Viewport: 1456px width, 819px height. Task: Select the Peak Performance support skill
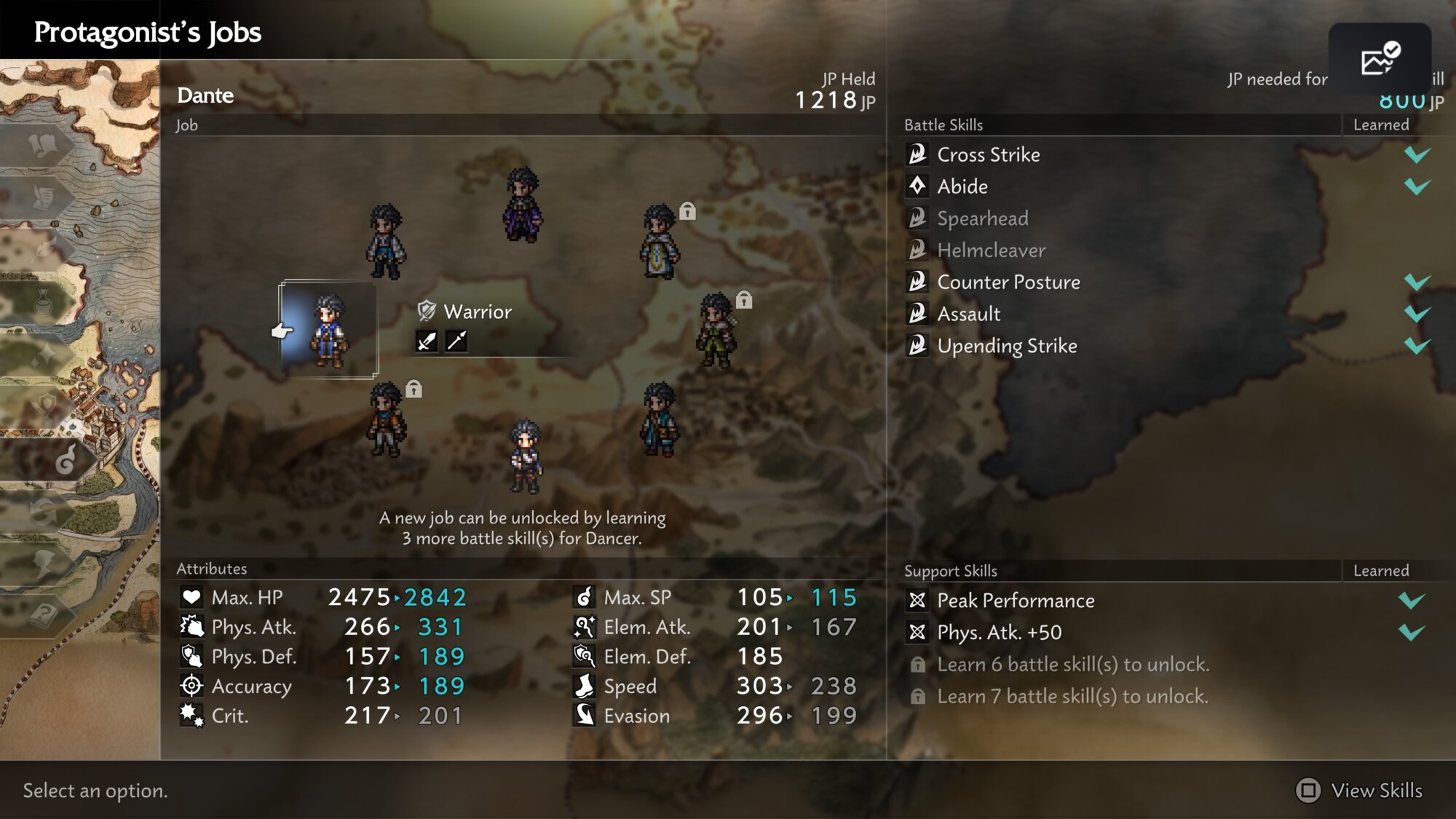(1016, 601)
